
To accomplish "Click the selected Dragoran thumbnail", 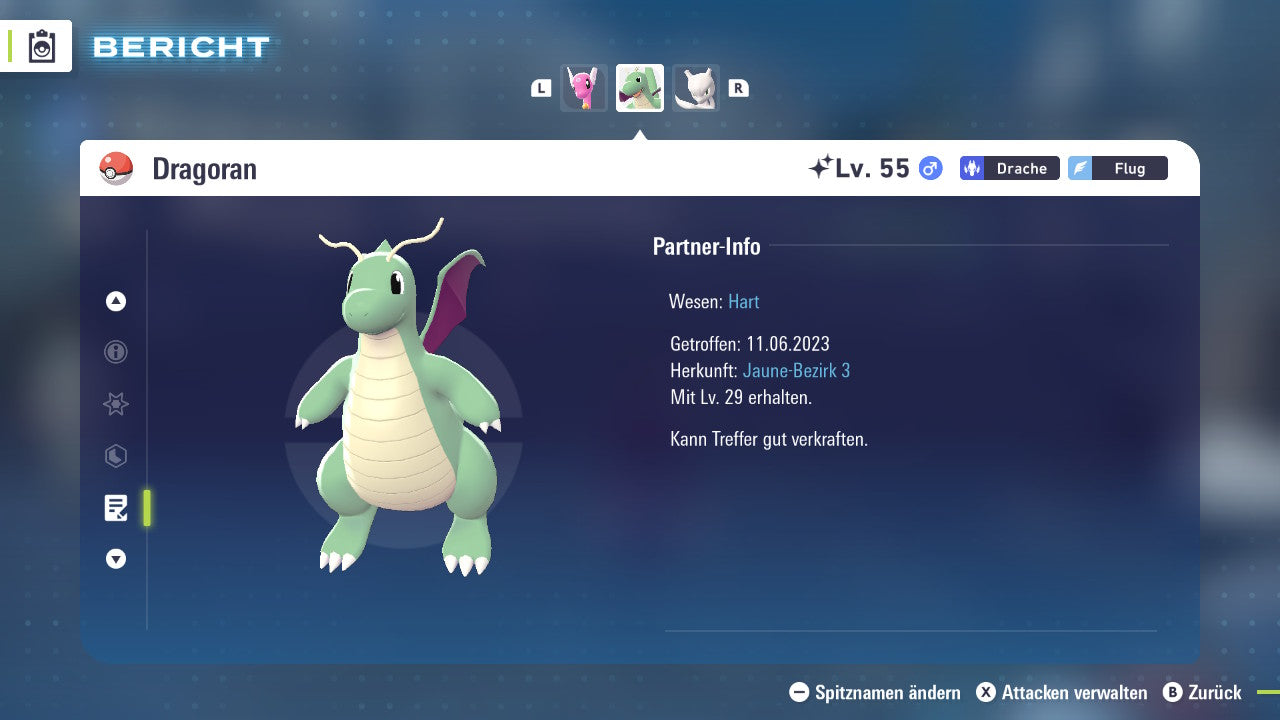I will (640, 87).
